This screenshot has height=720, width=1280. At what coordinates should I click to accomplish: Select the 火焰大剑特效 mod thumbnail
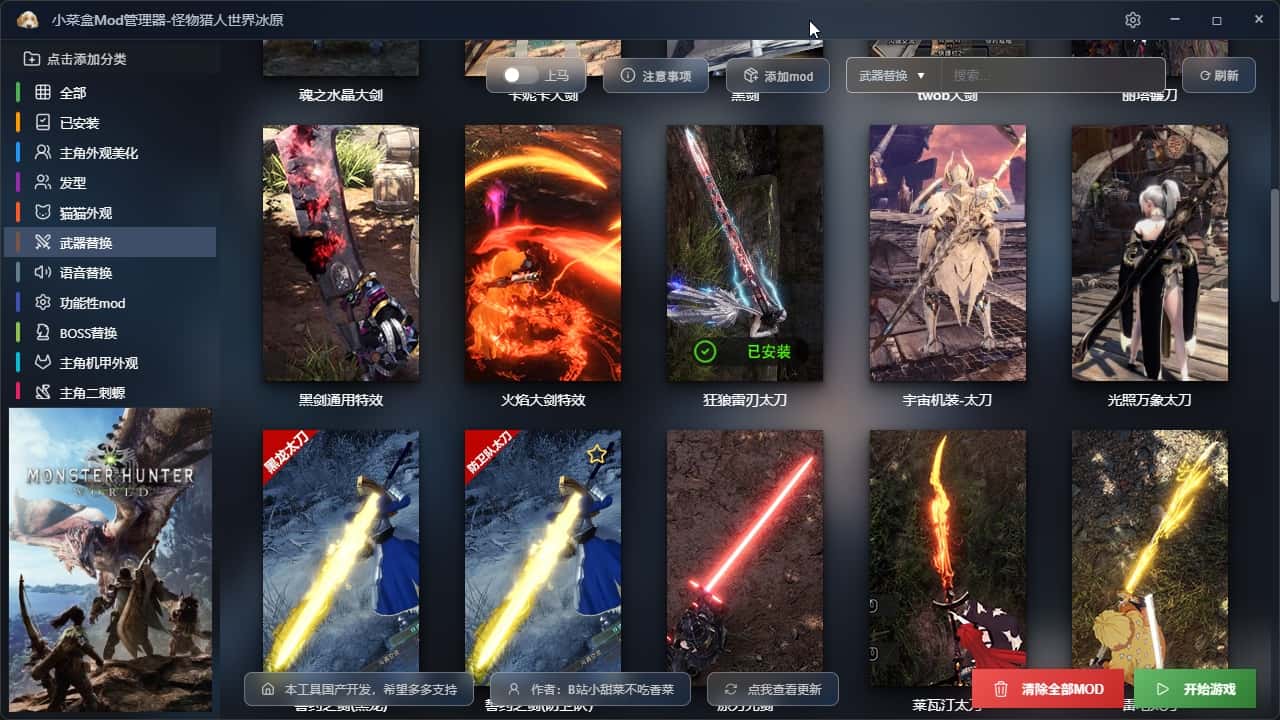(x=543, y=253)
